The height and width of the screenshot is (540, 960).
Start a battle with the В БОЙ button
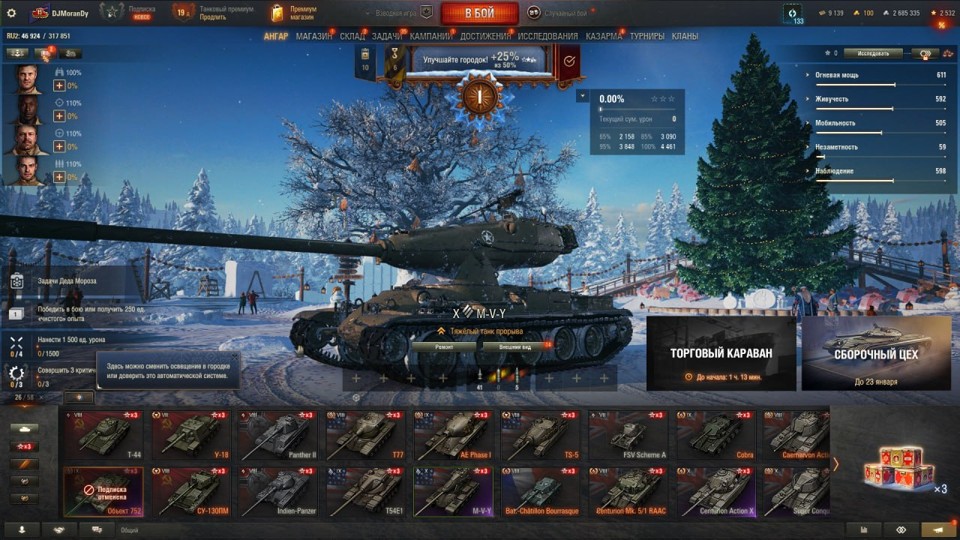pos(479,13)
